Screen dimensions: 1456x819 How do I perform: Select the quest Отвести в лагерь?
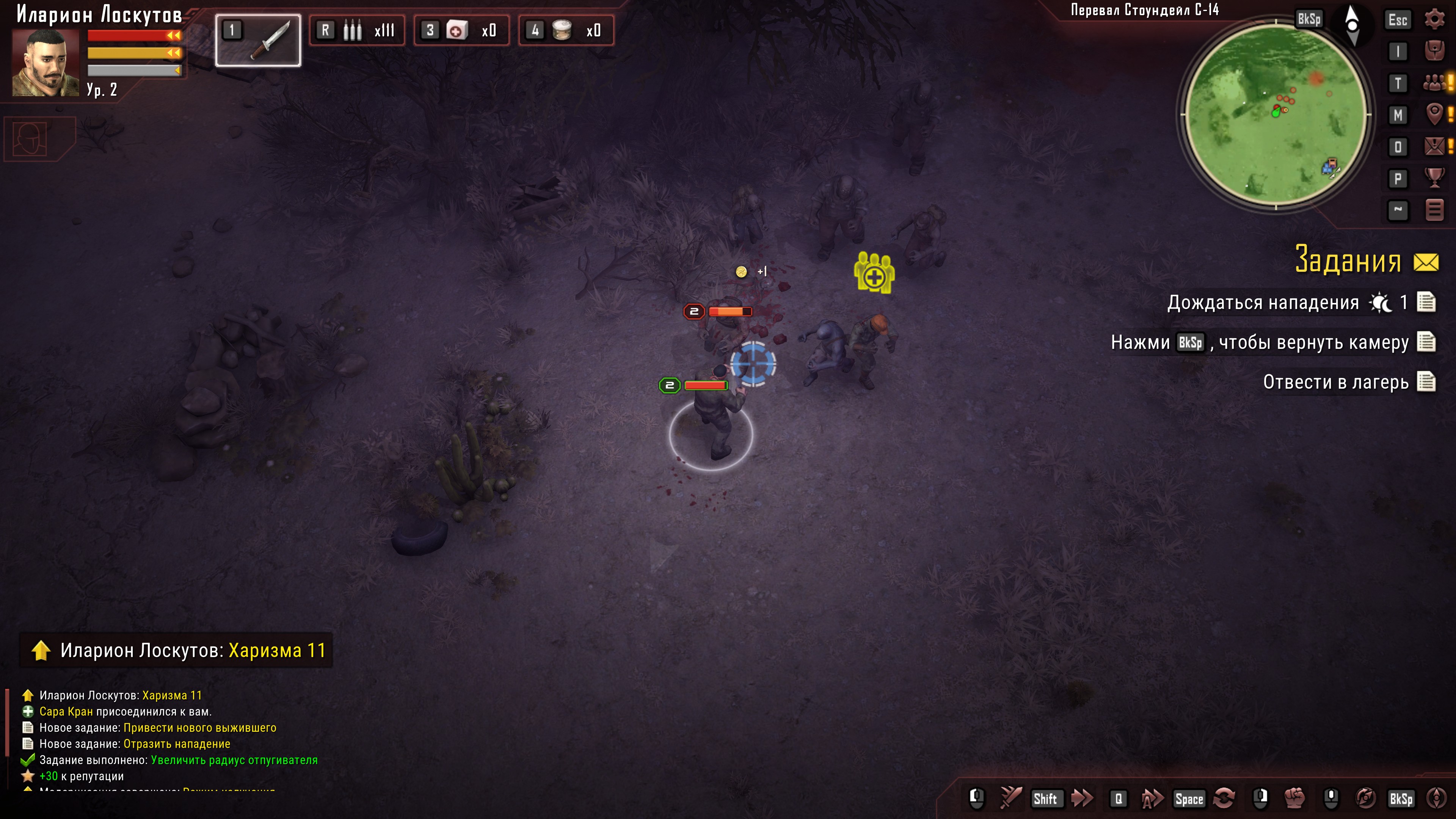pyautogui.click(x=1335, y=383)
